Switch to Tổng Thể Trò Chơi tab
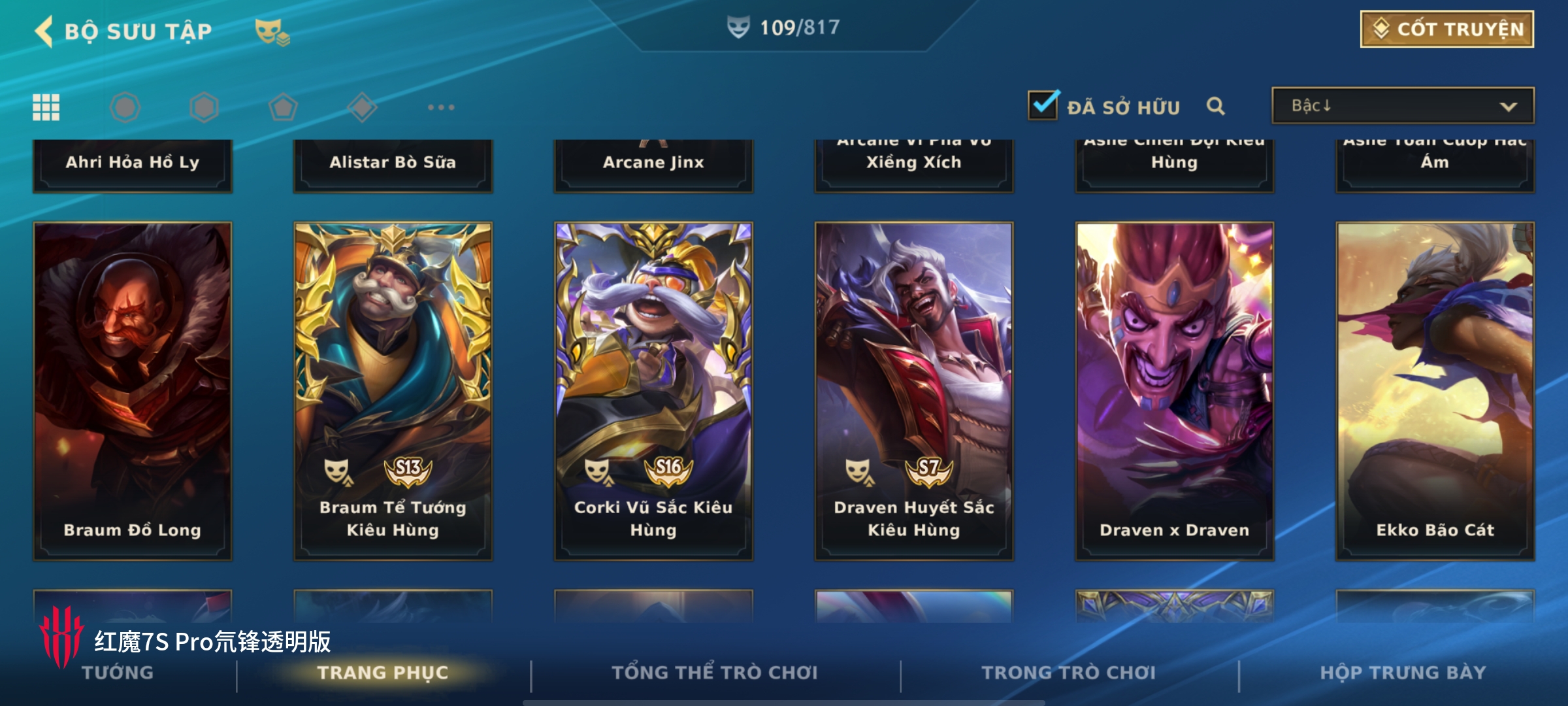Image resolution: width=1568 pixels, height=706 pixels. tap(714, 673)
